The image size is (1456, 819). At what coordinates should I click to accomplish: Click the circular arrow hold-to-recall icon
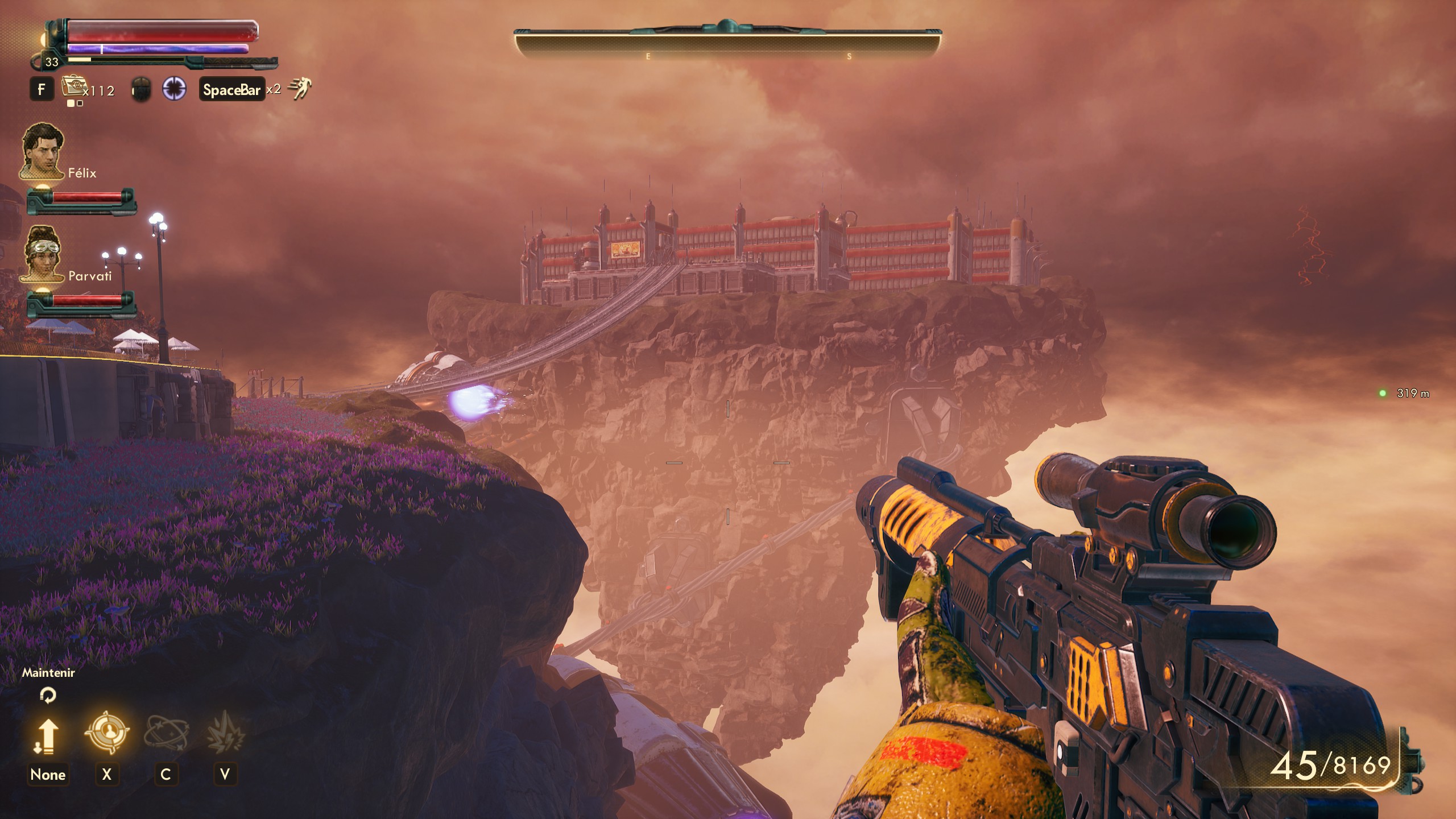tap(48, 695)
